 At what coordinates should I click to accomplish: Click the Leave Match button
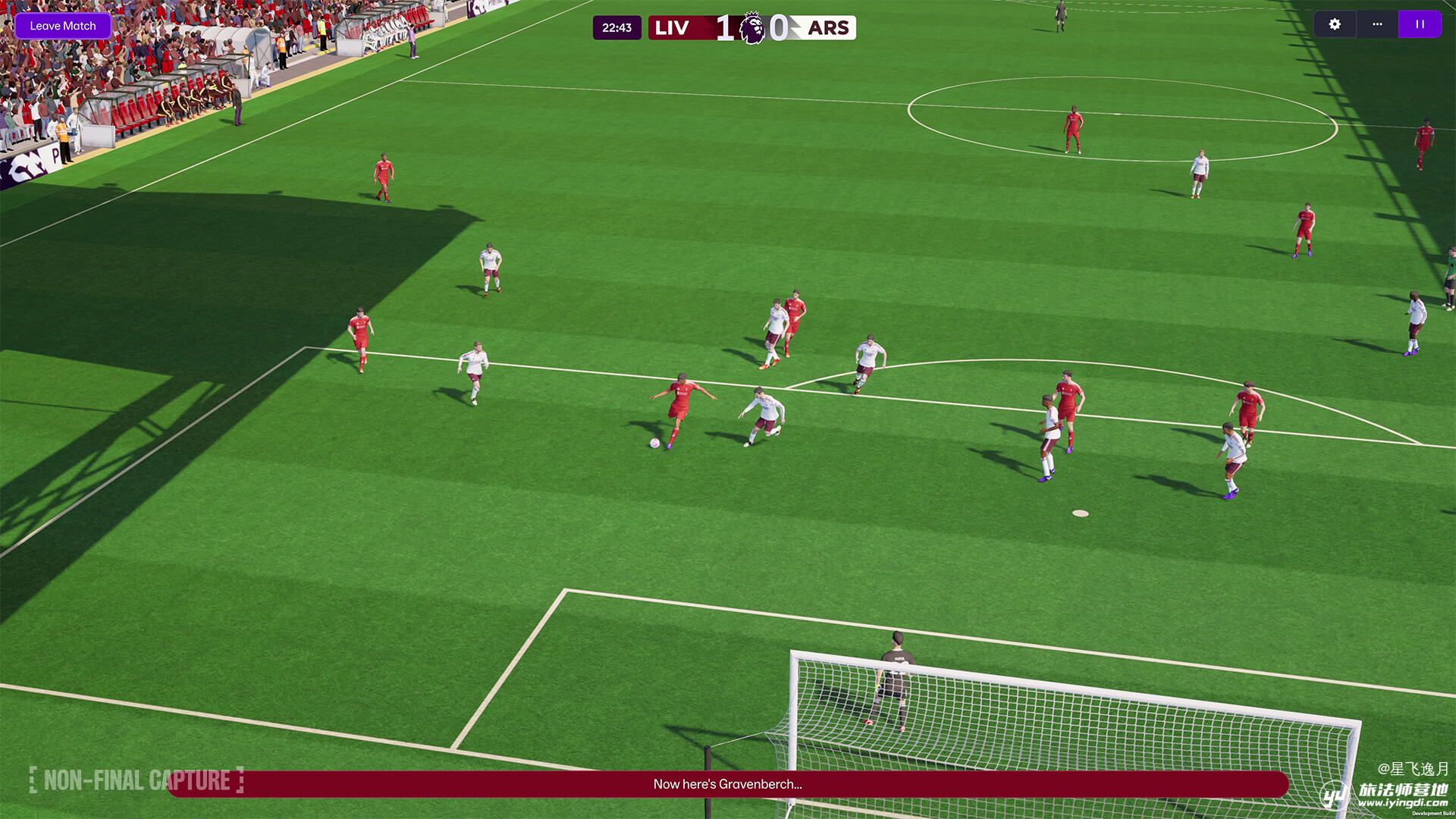[63, 26]
